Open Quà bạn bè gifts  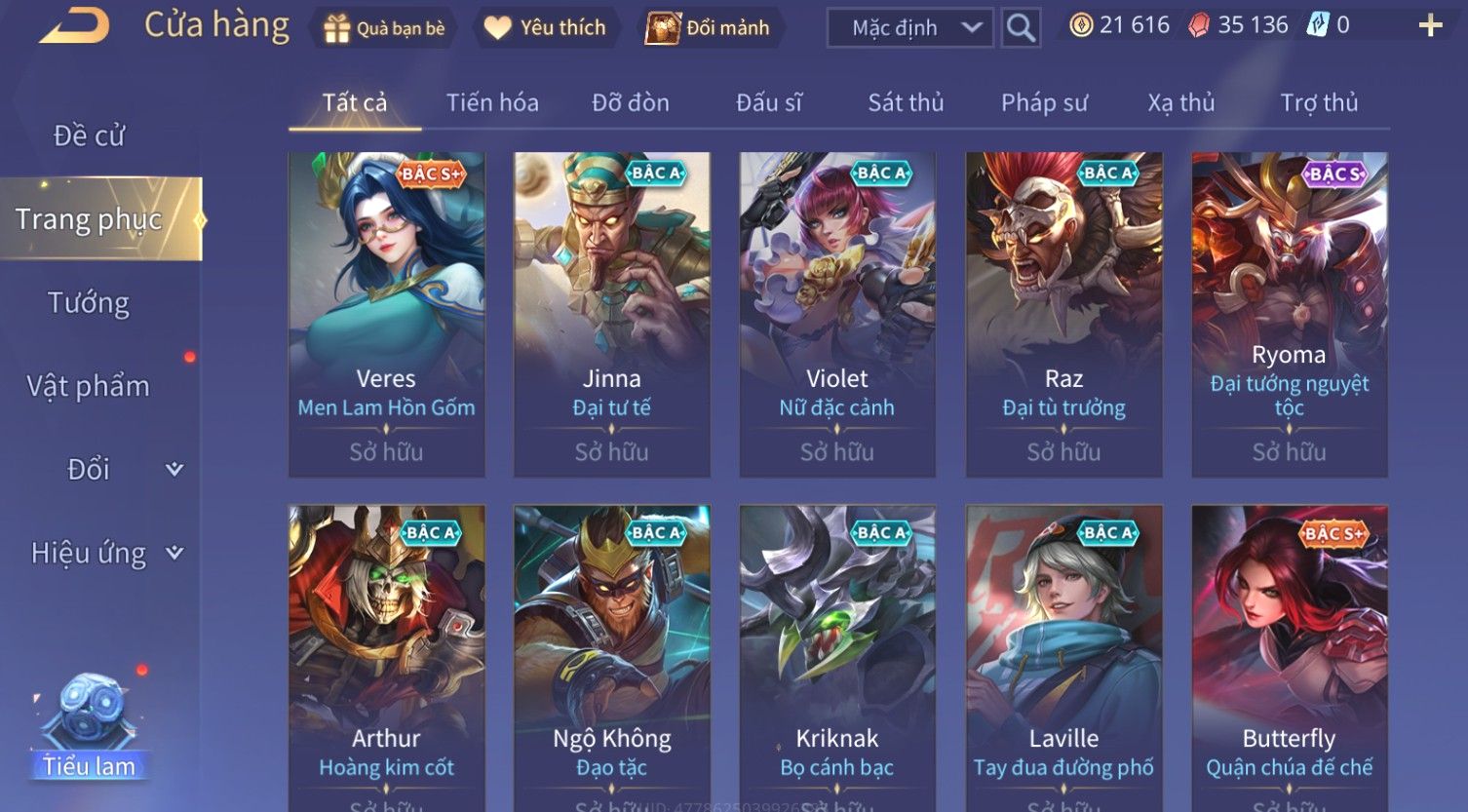[383, 28]
